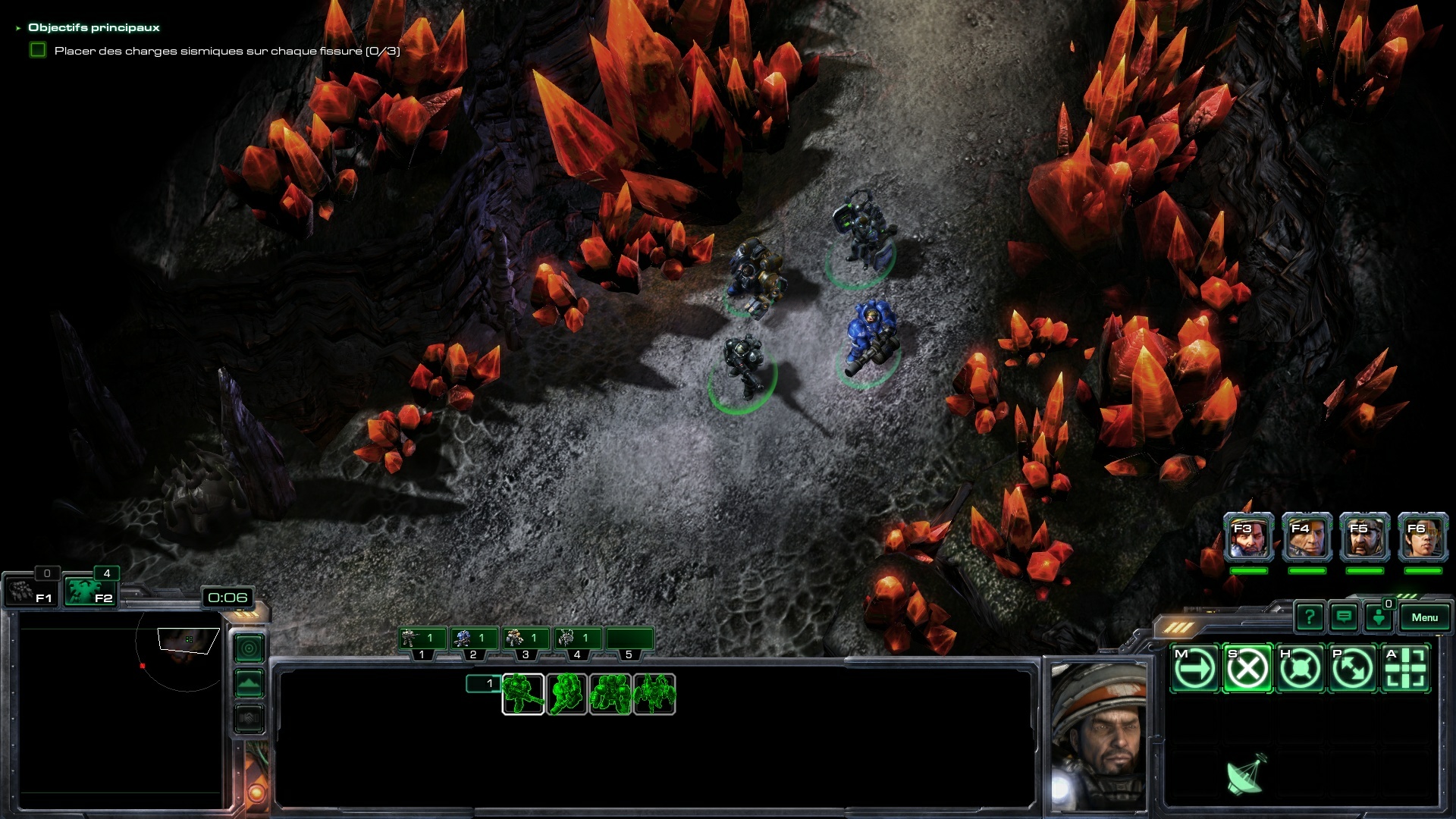
Task: Toggle minimap terrain display
Action: [249, 684]
